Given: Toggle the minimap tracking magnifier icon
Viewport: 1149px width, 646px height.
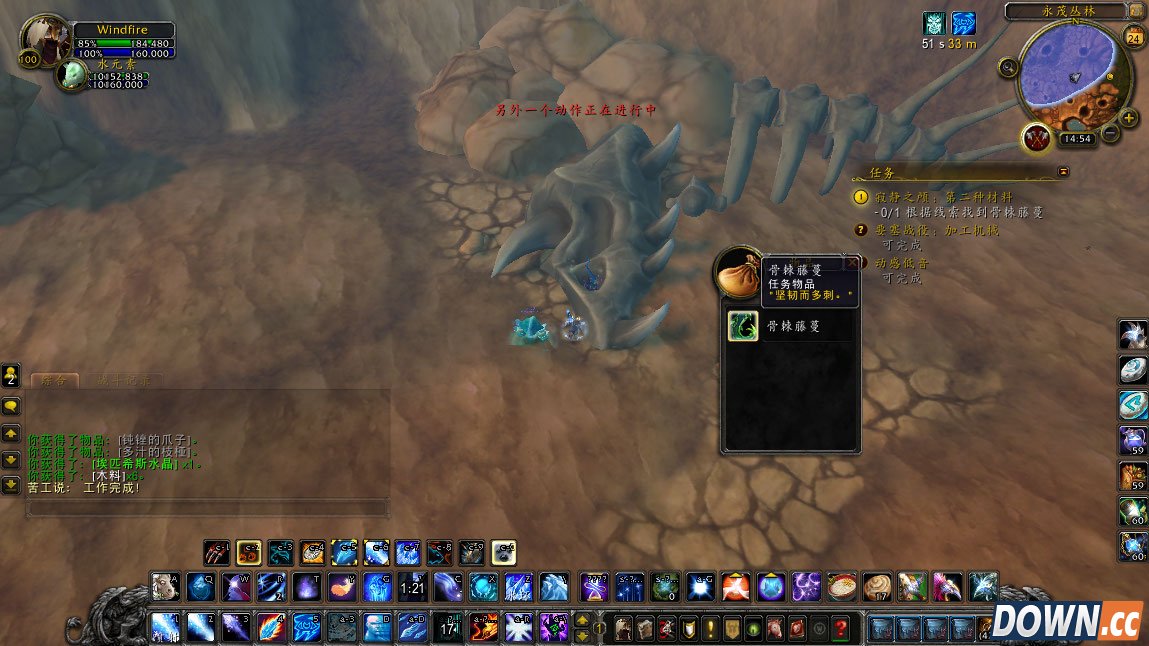Looking at the screenshot, I should [x=1009, y=68].
